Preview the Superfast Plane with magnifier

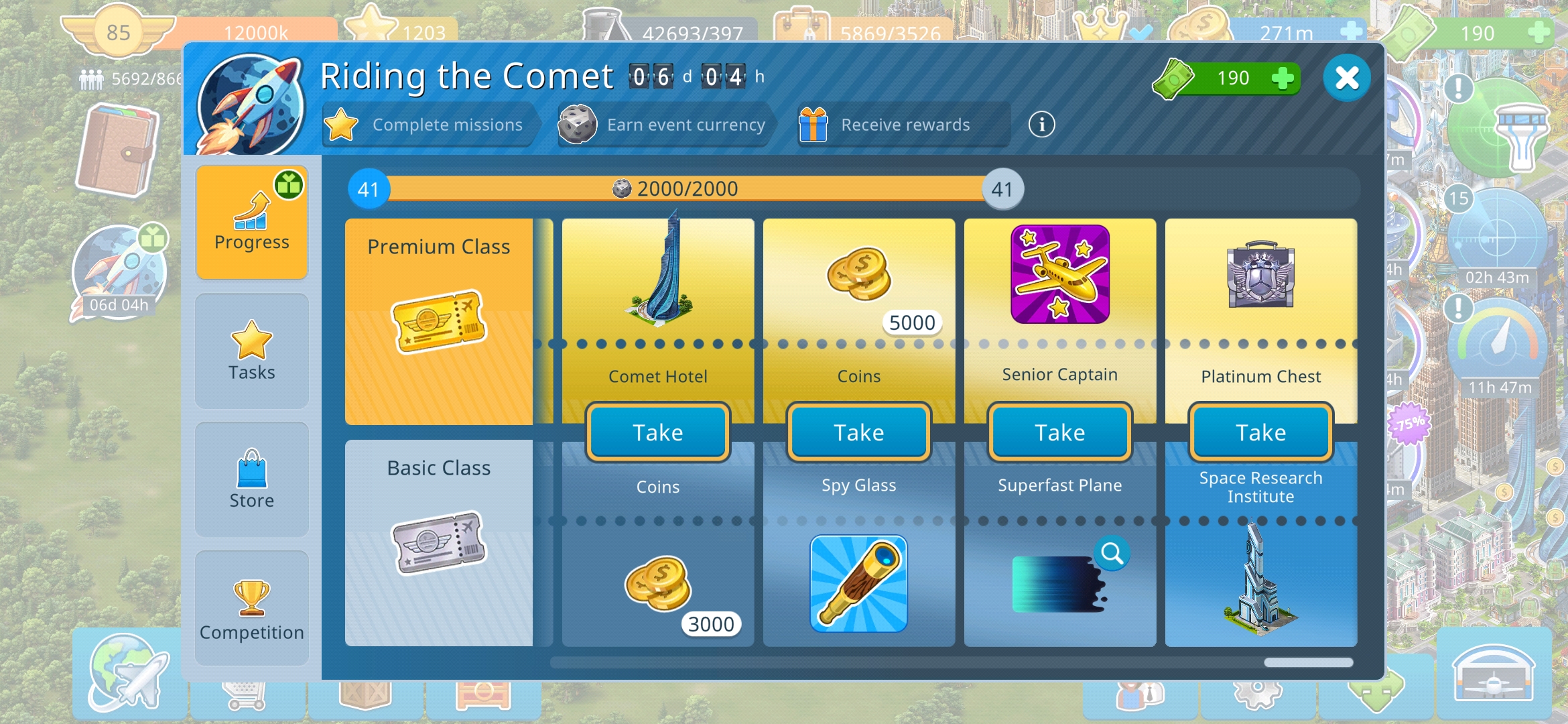(x=1112, y=554)
